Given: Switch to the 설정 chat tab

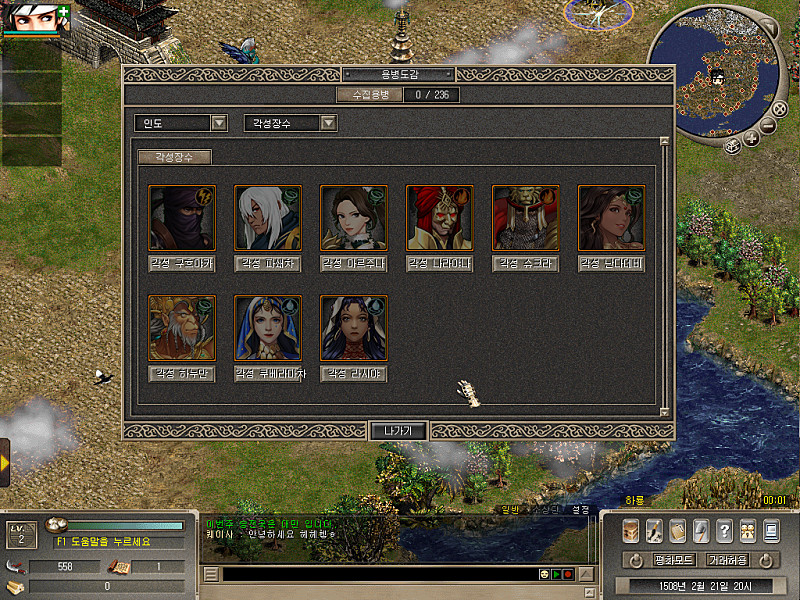Looking at the screenshot, I should coord(580,509).
